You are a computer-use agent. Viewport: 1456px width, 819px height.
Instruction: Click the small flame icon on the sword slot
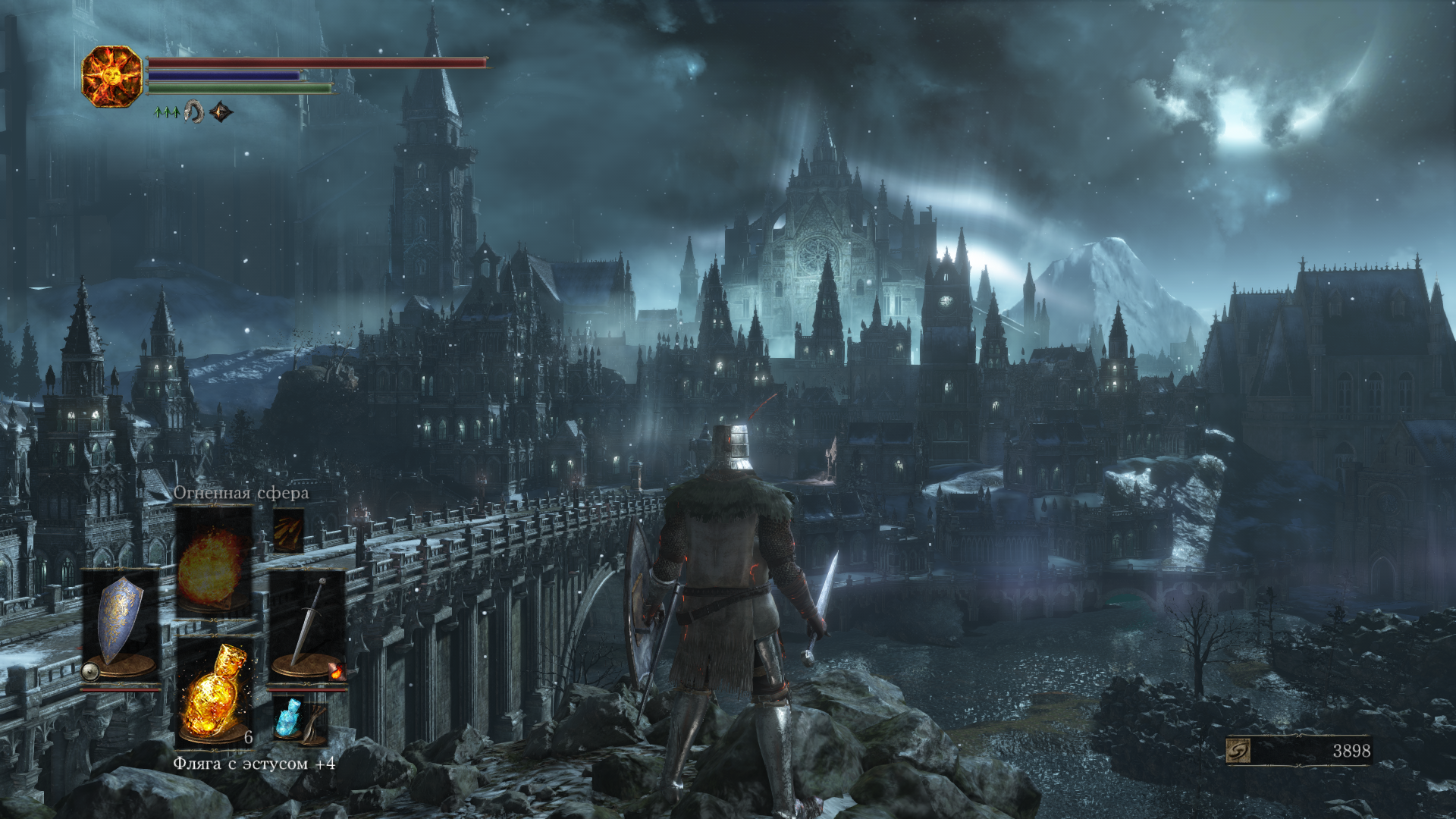(x=337, y=671)
